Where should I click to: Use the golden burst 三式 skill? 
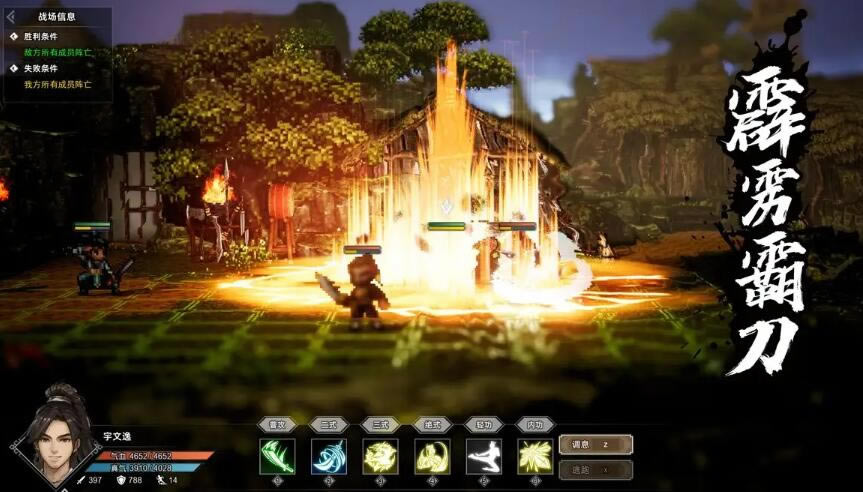380,456
